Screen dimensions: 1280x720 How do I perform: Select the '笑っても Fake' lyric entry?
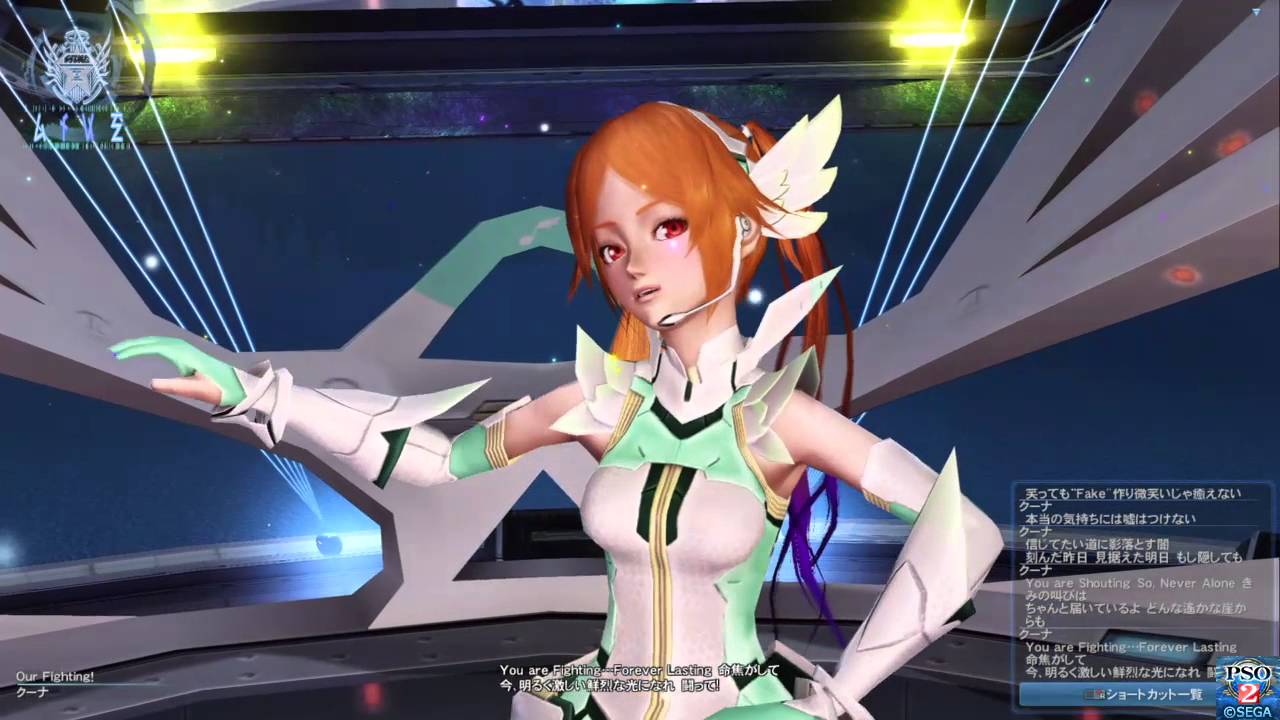coord(1130,493)
